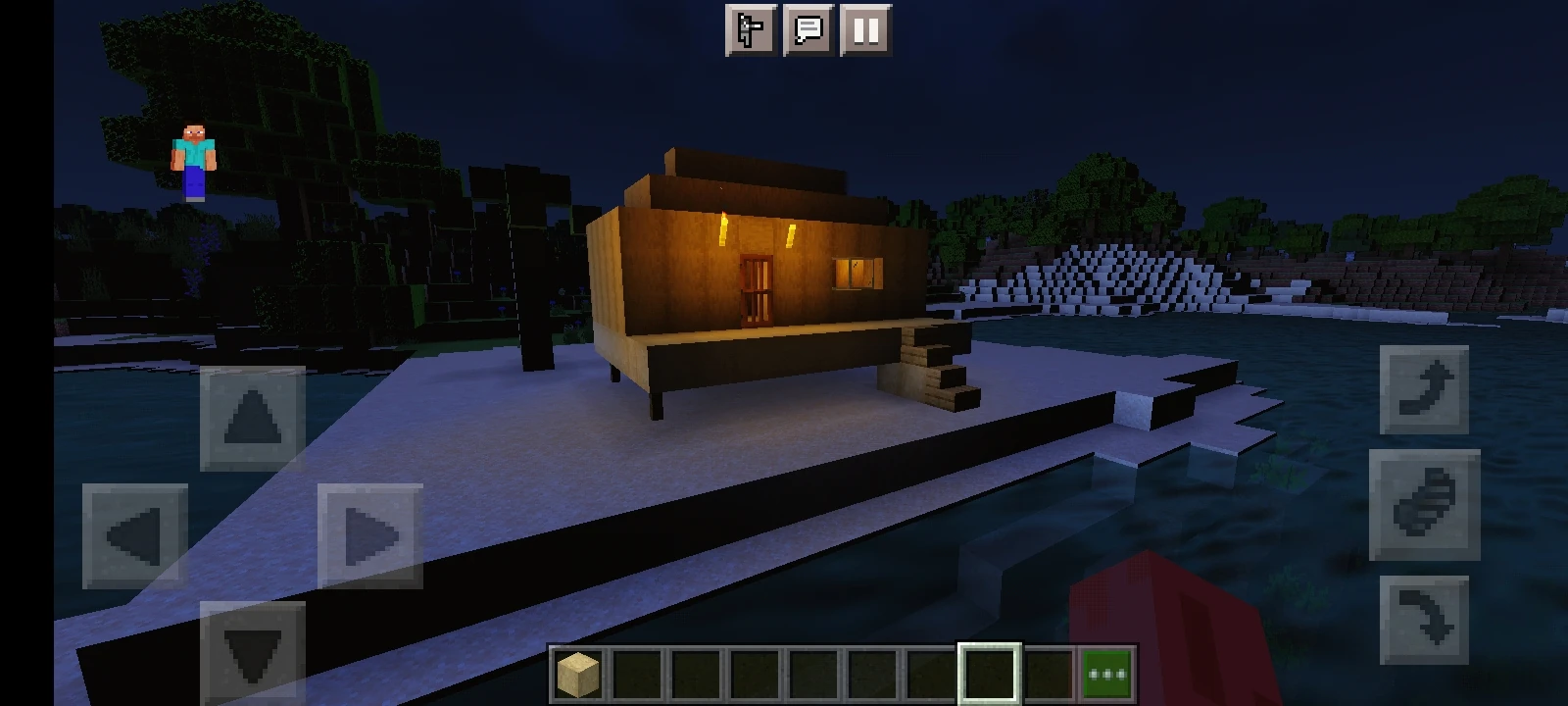The height and width of the screenshot is (706, 1568).
Task: Open the emote/player actions menu
Action: [x=750, y=30]
